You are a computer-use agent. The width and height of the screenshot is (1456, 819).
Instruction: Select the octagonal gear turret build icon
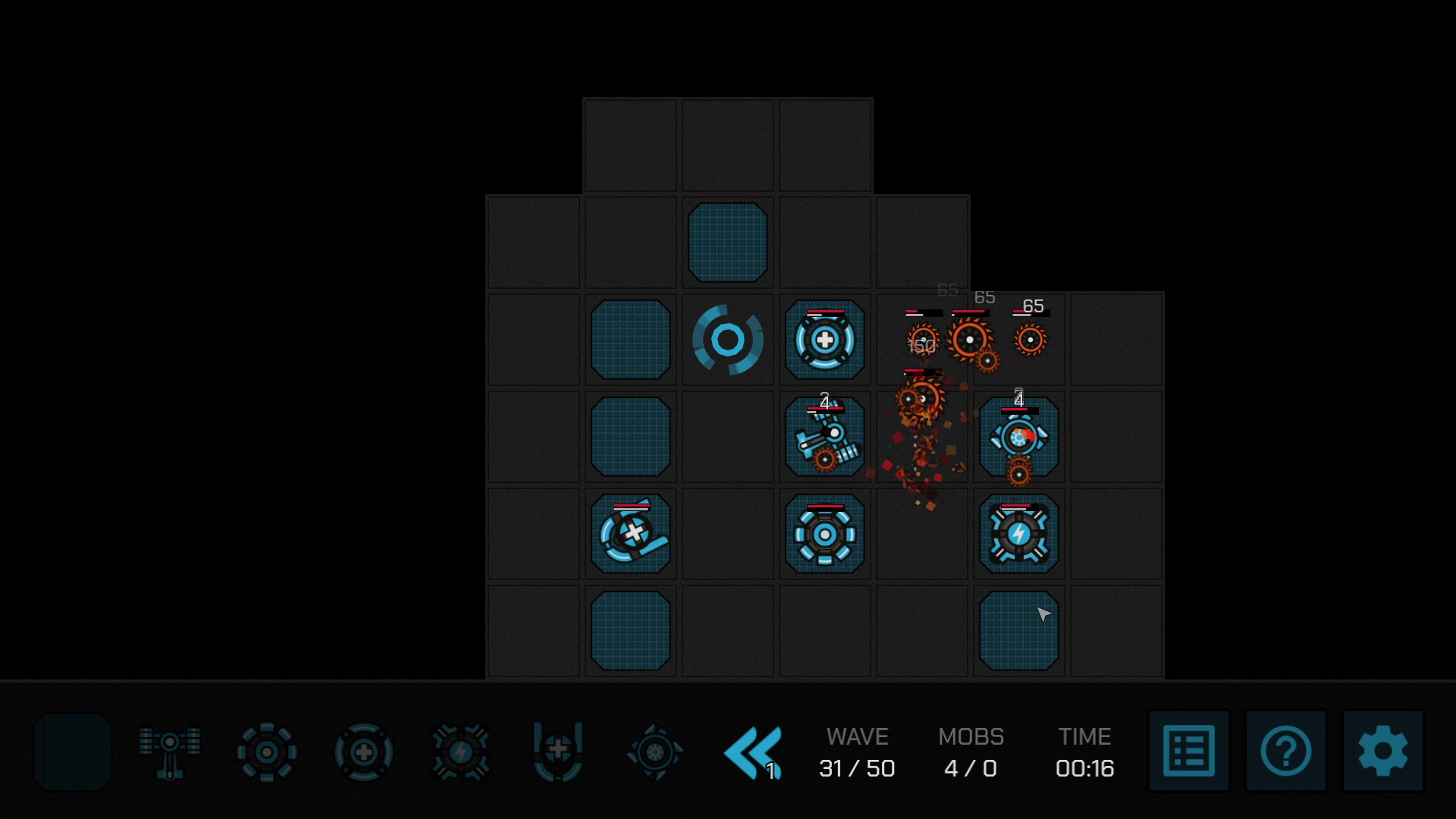pyautogui.click(x=265, y=751)
